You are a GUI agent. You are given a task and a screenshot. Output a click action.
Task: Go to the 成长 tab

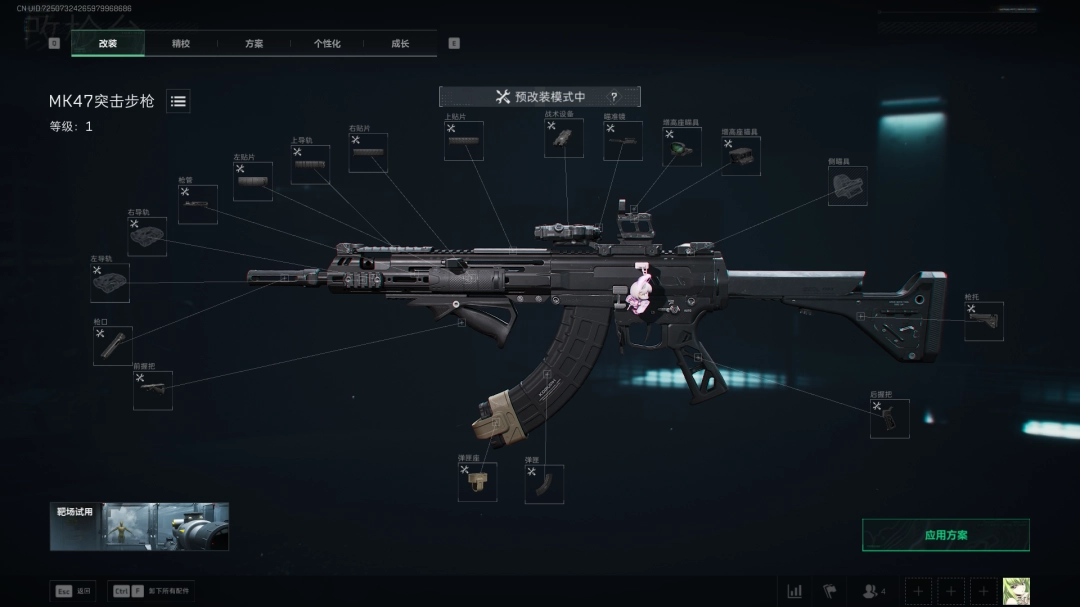coord(400,44)
